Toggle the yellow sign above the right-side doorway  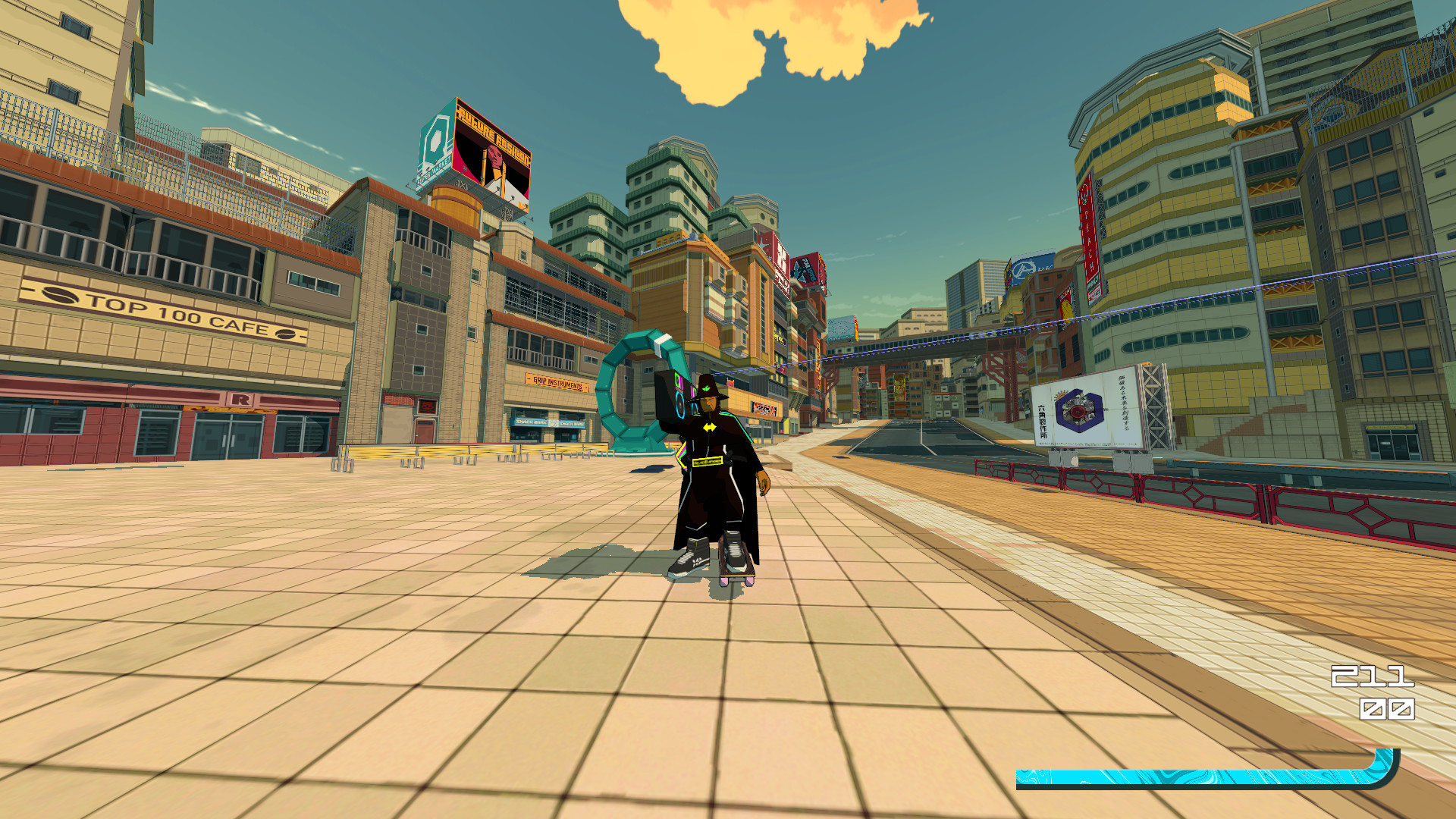[x=1389, y=427]
